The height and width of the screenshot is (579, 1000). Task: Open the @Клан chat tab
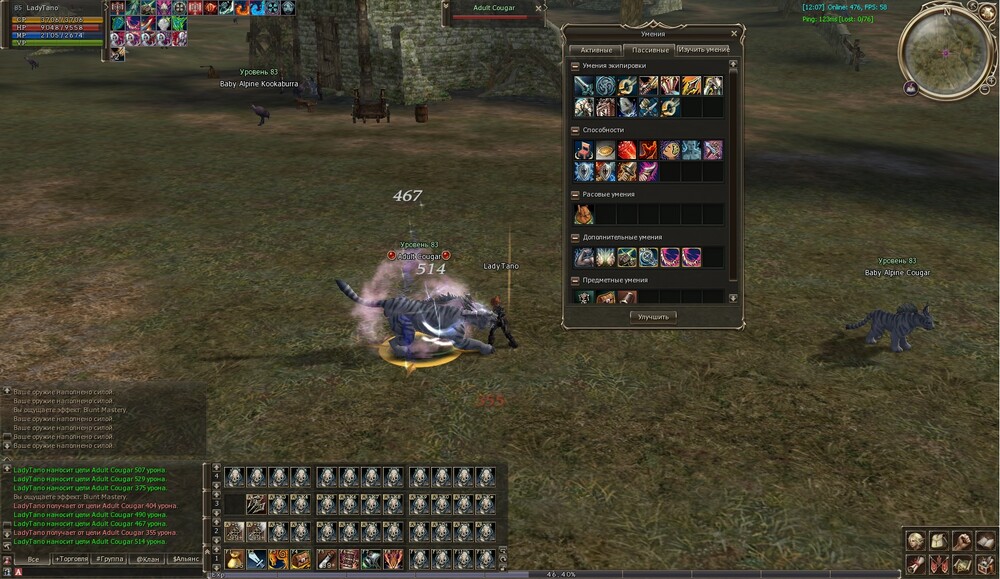click(x=148, y=559)
